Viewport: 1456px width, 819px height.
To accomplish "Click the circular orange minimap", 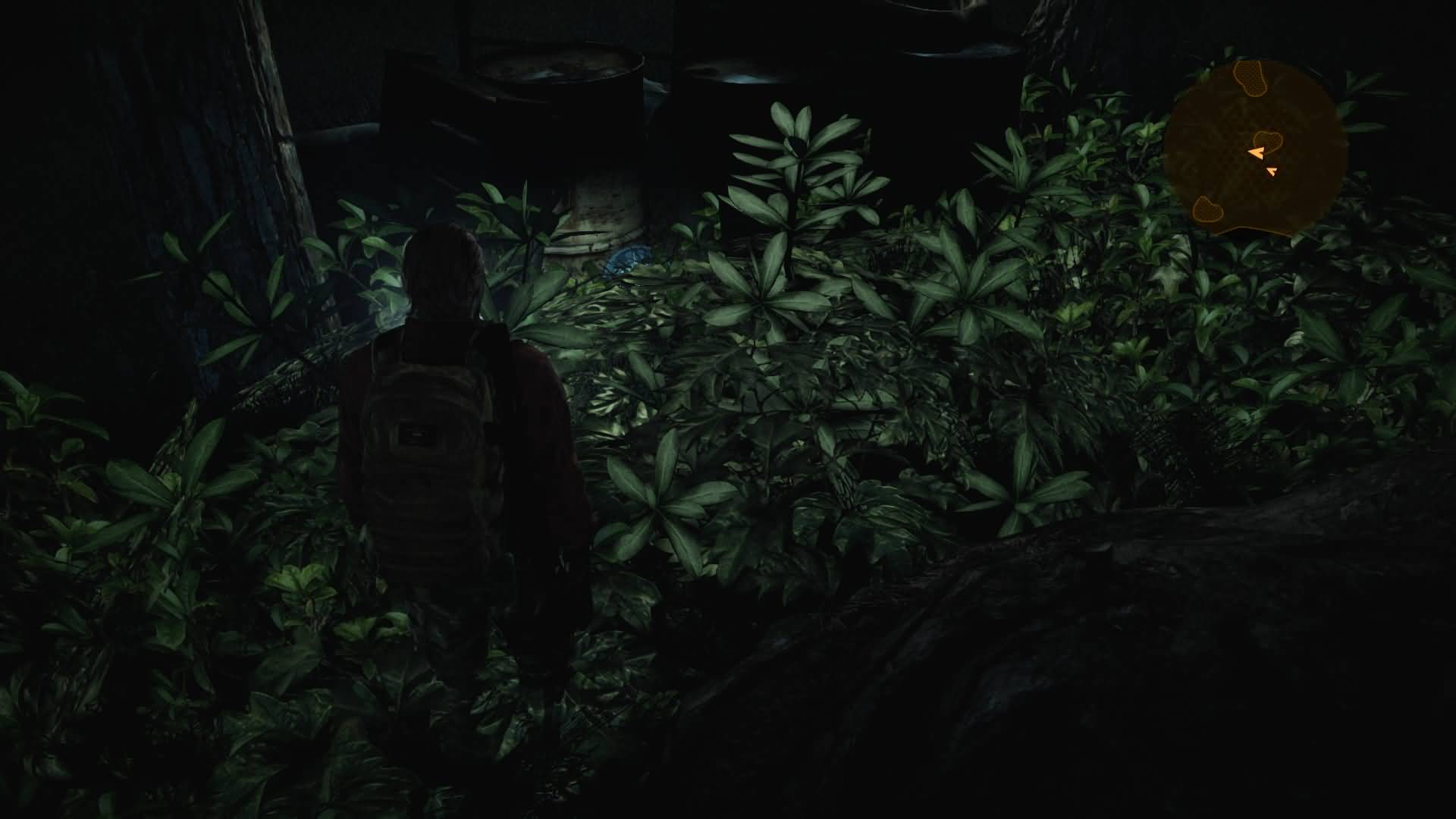I will (x=1254, y=149).
